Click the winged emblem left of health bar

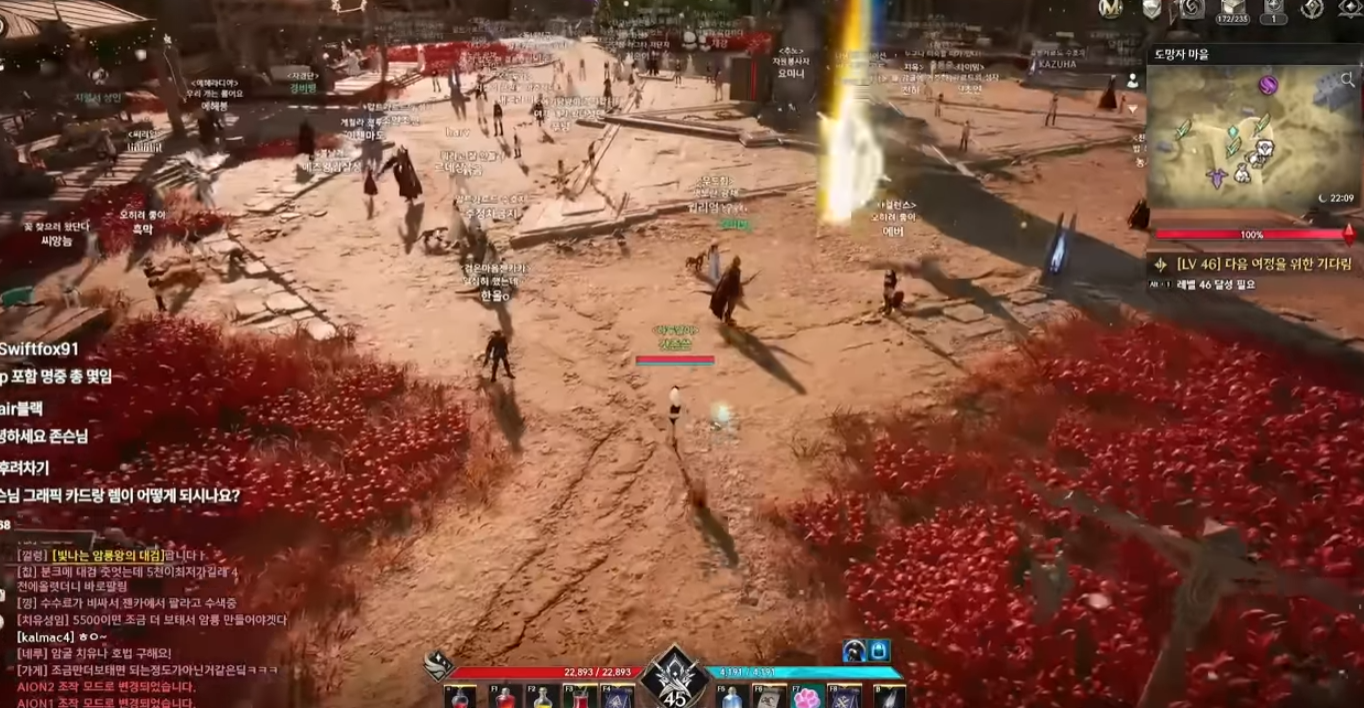(x=437, y=666)
